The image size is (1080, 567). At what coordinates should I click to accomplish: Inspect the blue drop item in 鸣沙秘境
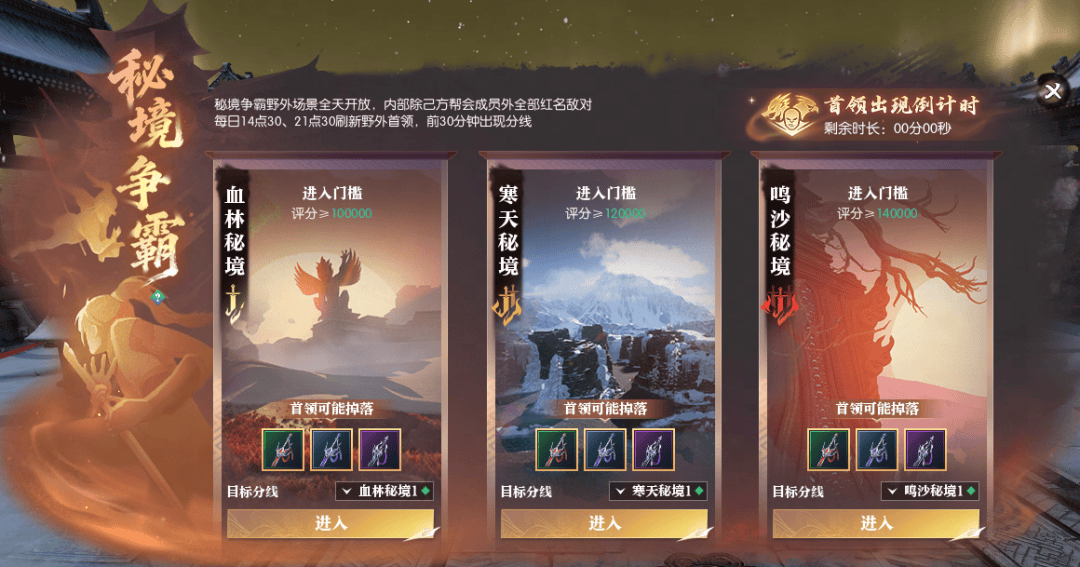877,449
